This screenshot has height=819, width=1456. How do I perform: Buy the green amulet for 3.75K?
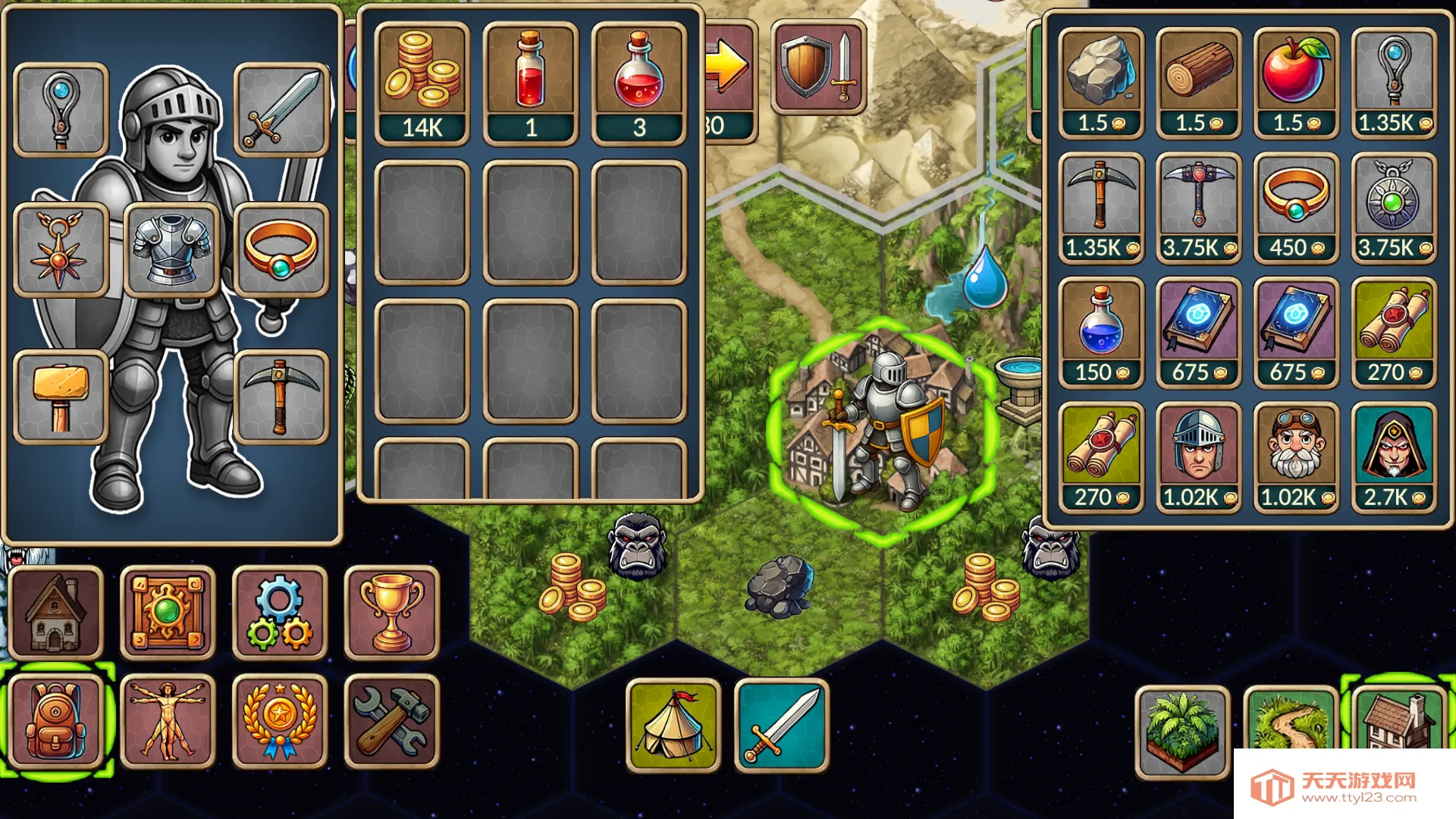(x=1394, y=207)
